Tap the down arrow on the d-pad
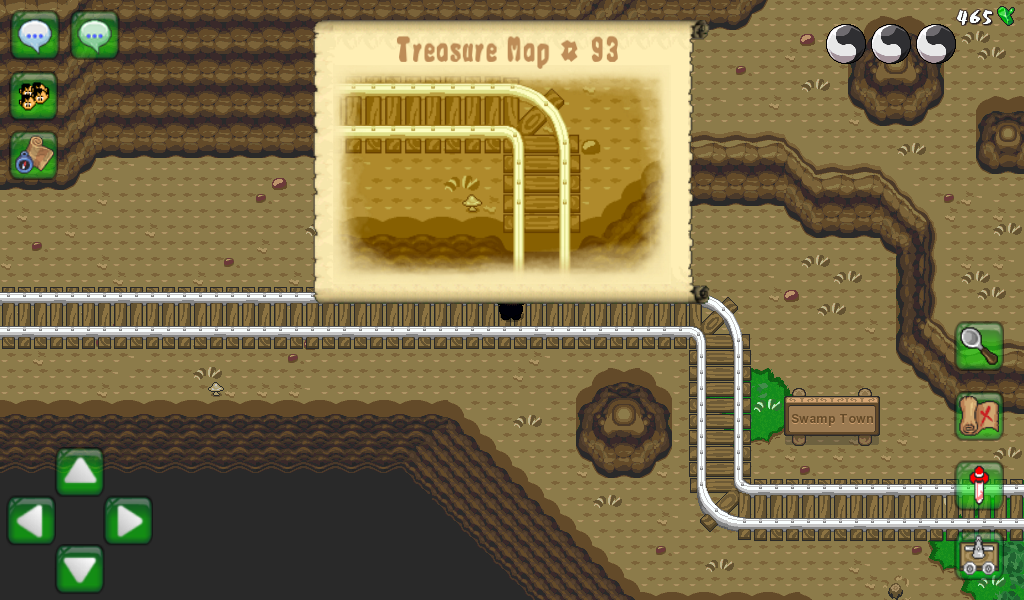 (80, 569)
